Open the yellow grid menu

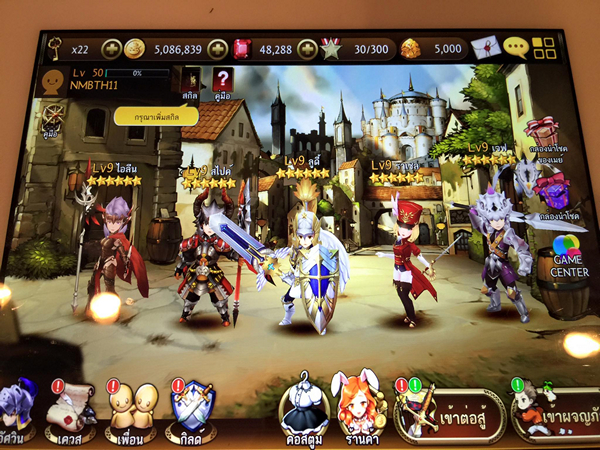(x=543, y=48)
